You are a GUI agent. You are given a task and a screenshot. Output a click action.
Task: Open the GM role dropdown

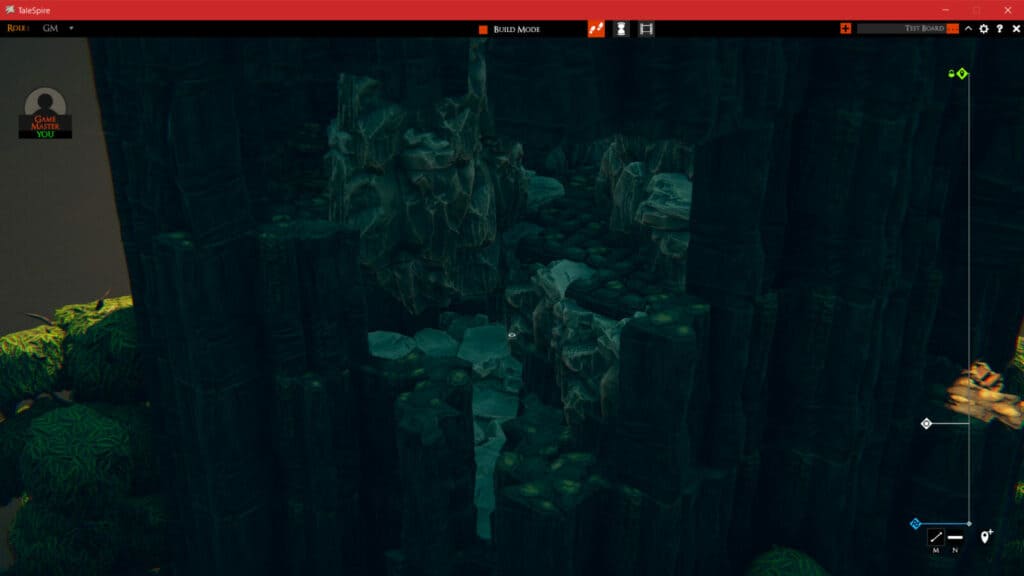pos(71,28)
